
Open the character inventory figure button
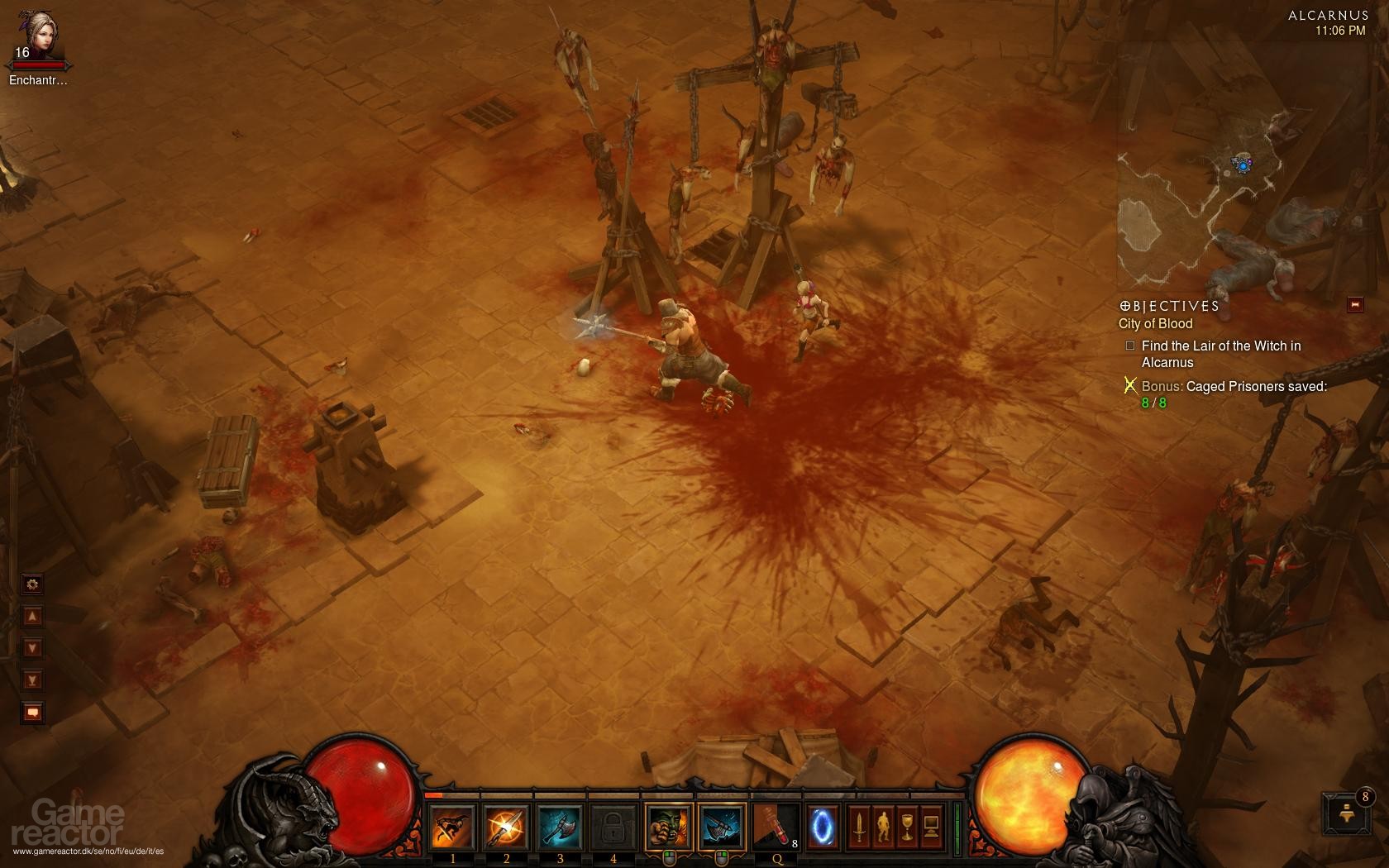883,827
